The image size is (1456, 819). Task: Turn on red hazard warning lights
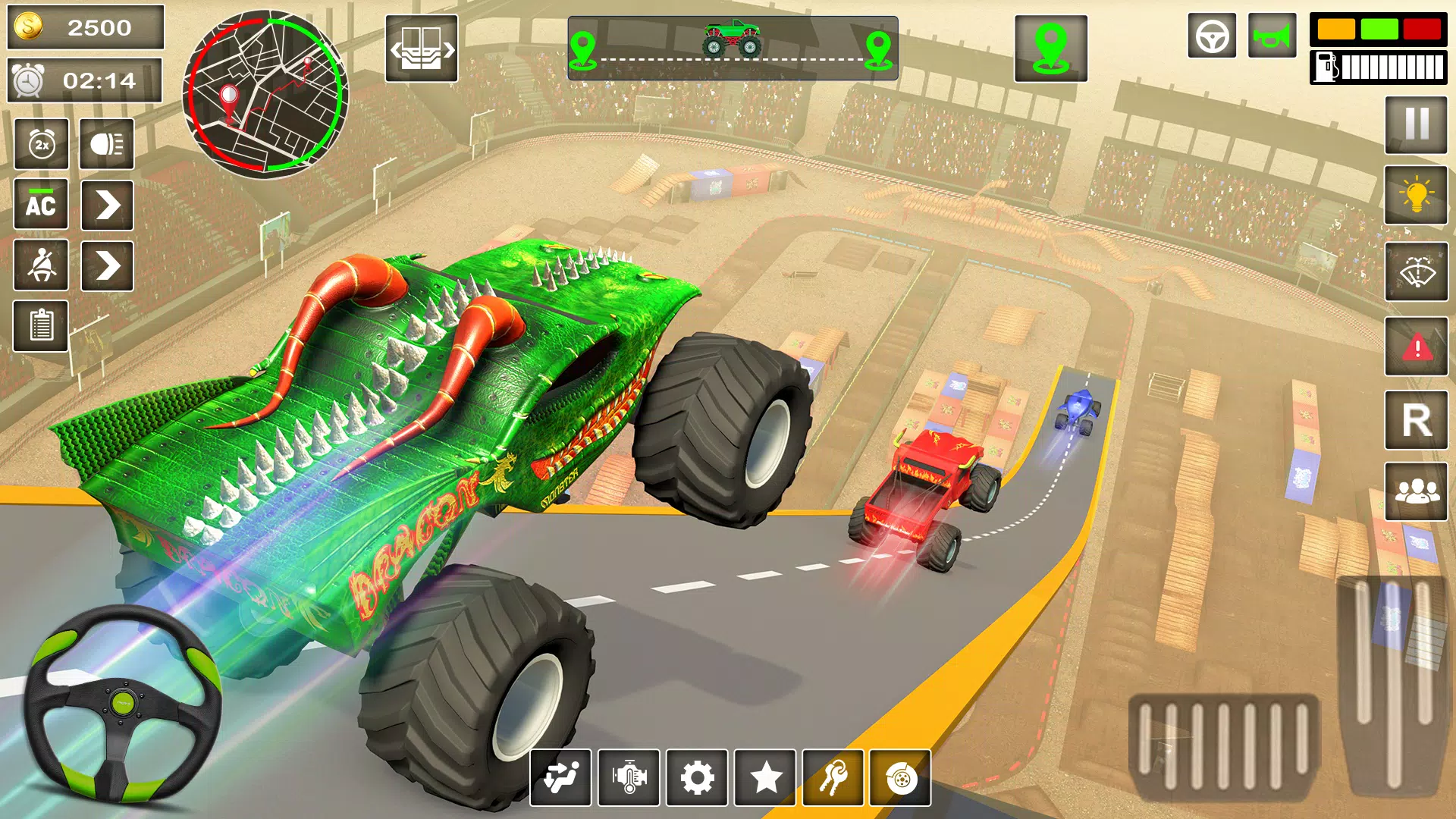pyautogui.click(x=1416, y=347)
